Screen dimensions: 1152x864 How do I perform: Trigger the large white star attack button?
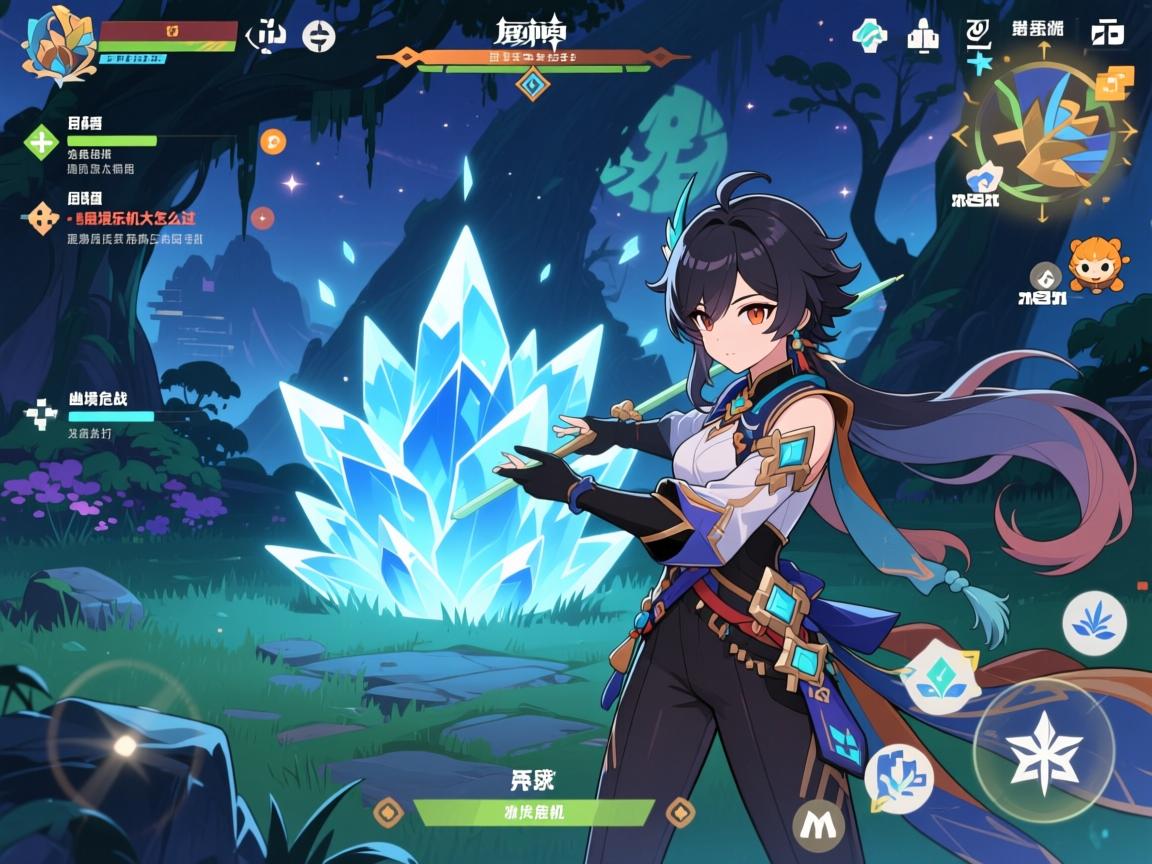pyautogui.click(x=1043, y=751)
